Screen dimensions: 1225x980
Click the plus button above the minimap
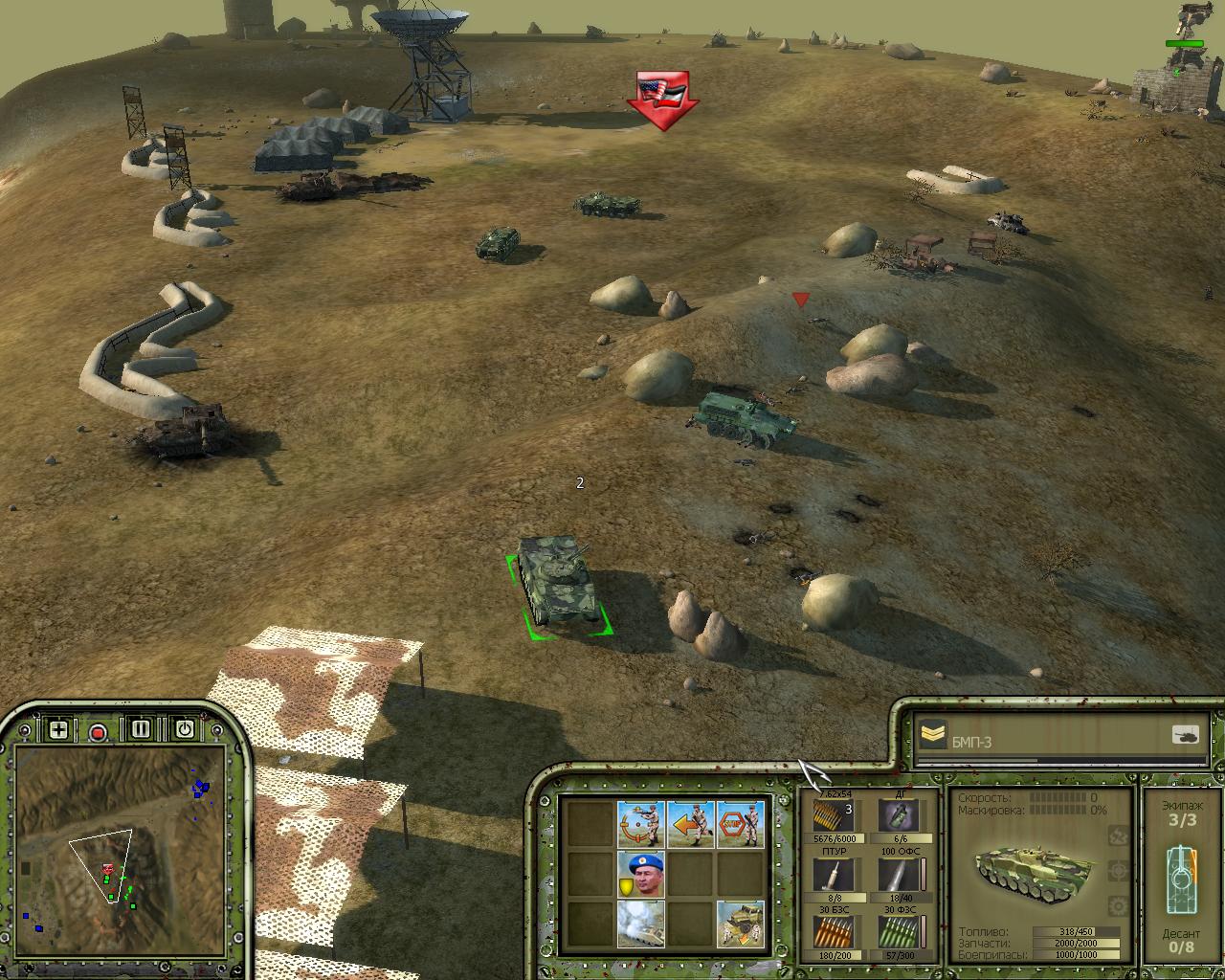point(58,730)
